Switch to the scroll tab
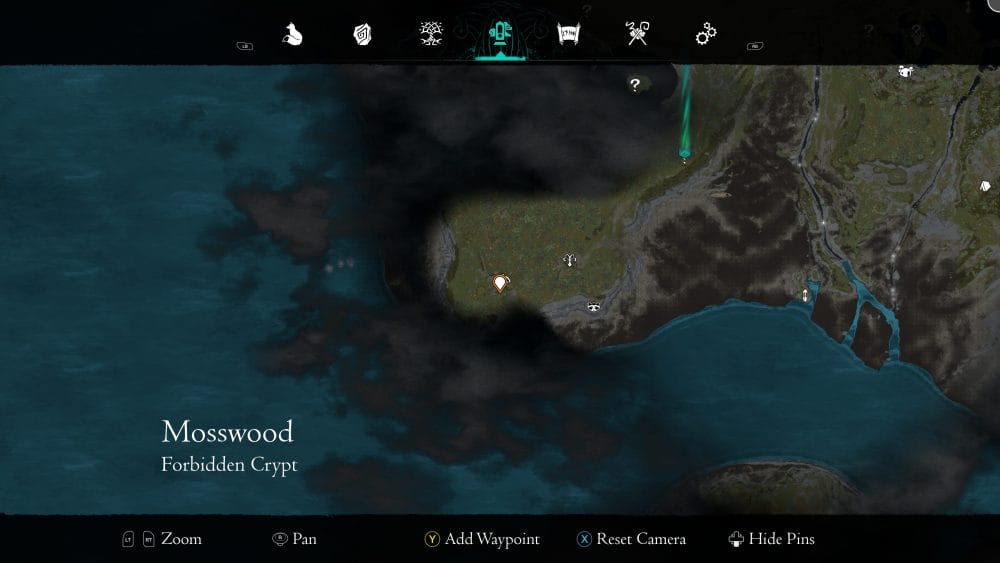Viewport: 1000px width, 563px height. tap(569, 35)
